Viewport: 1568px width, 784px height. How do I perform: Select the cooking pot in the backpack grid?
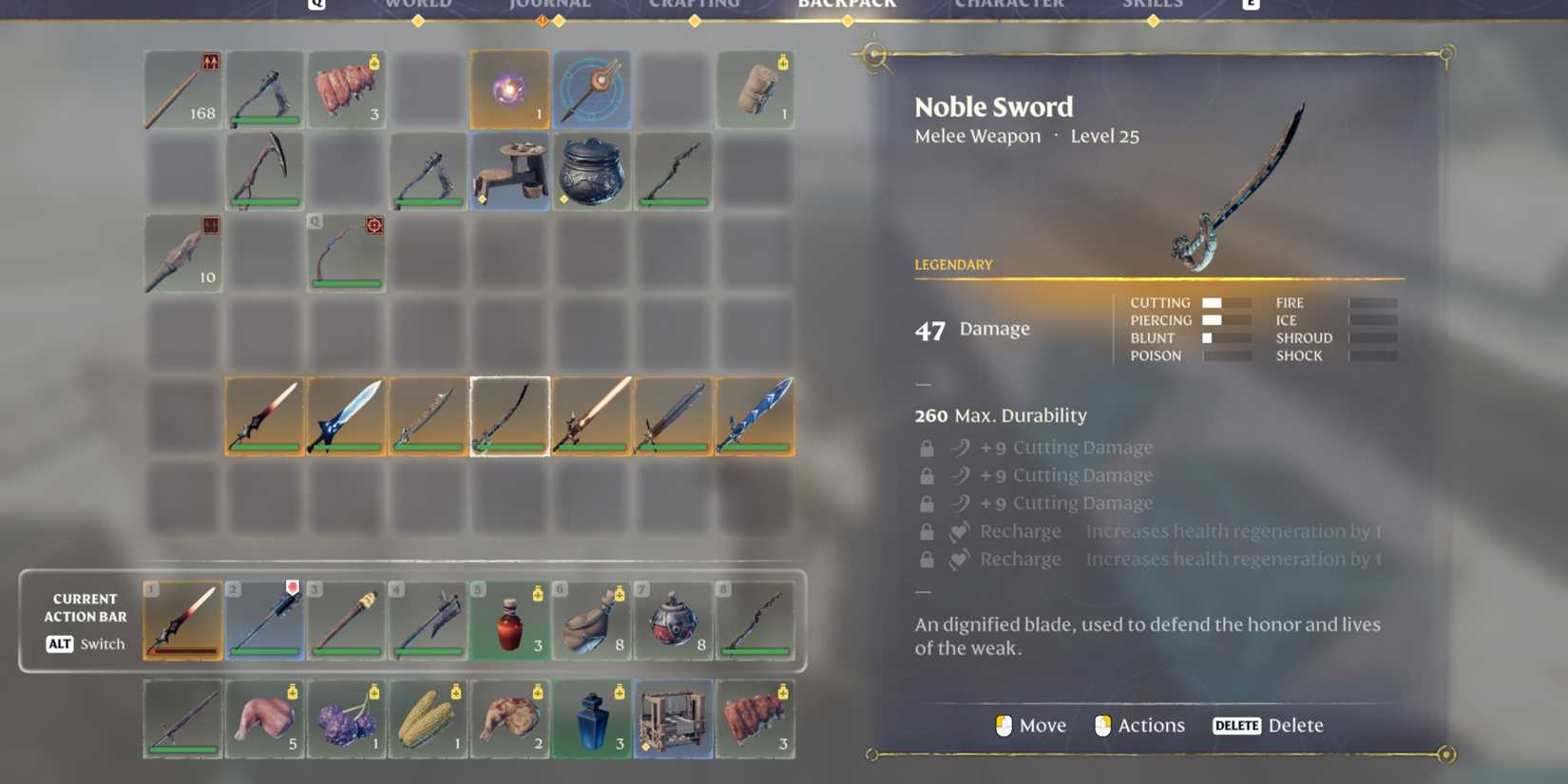coord(591,171)
